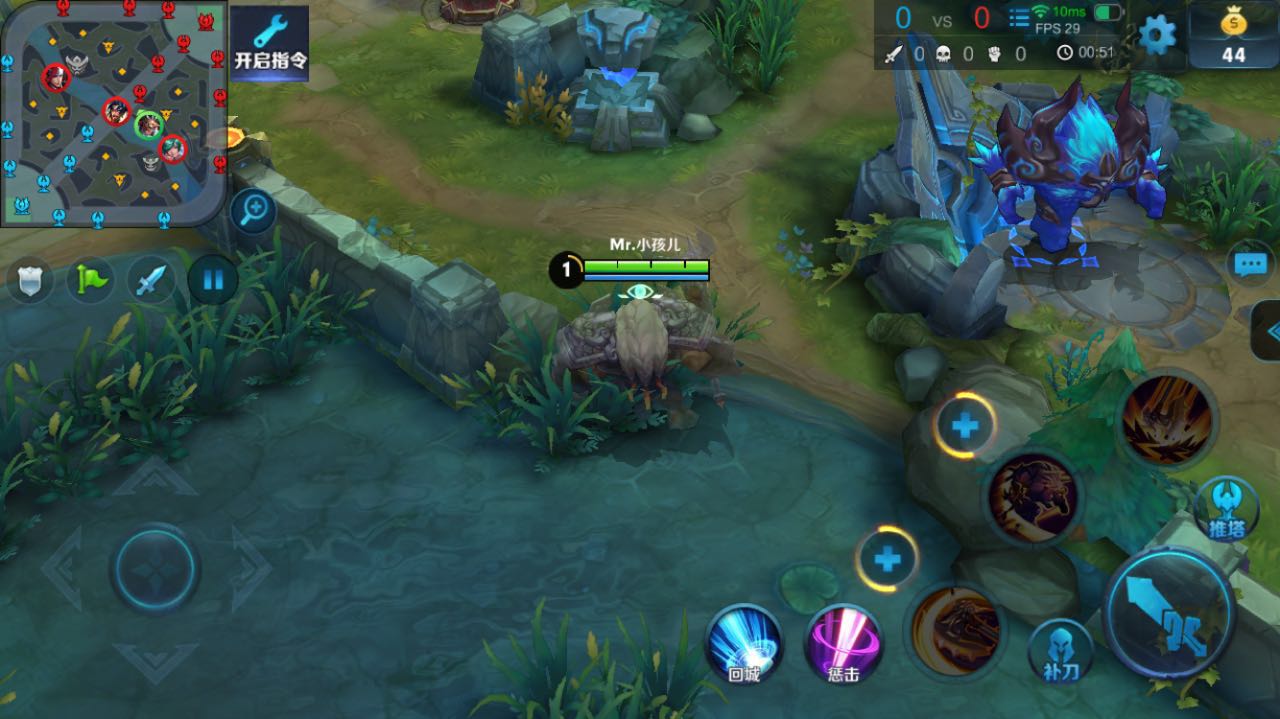Tap the virtual movement joystick
1280x719 pixels.
(154, 570)
